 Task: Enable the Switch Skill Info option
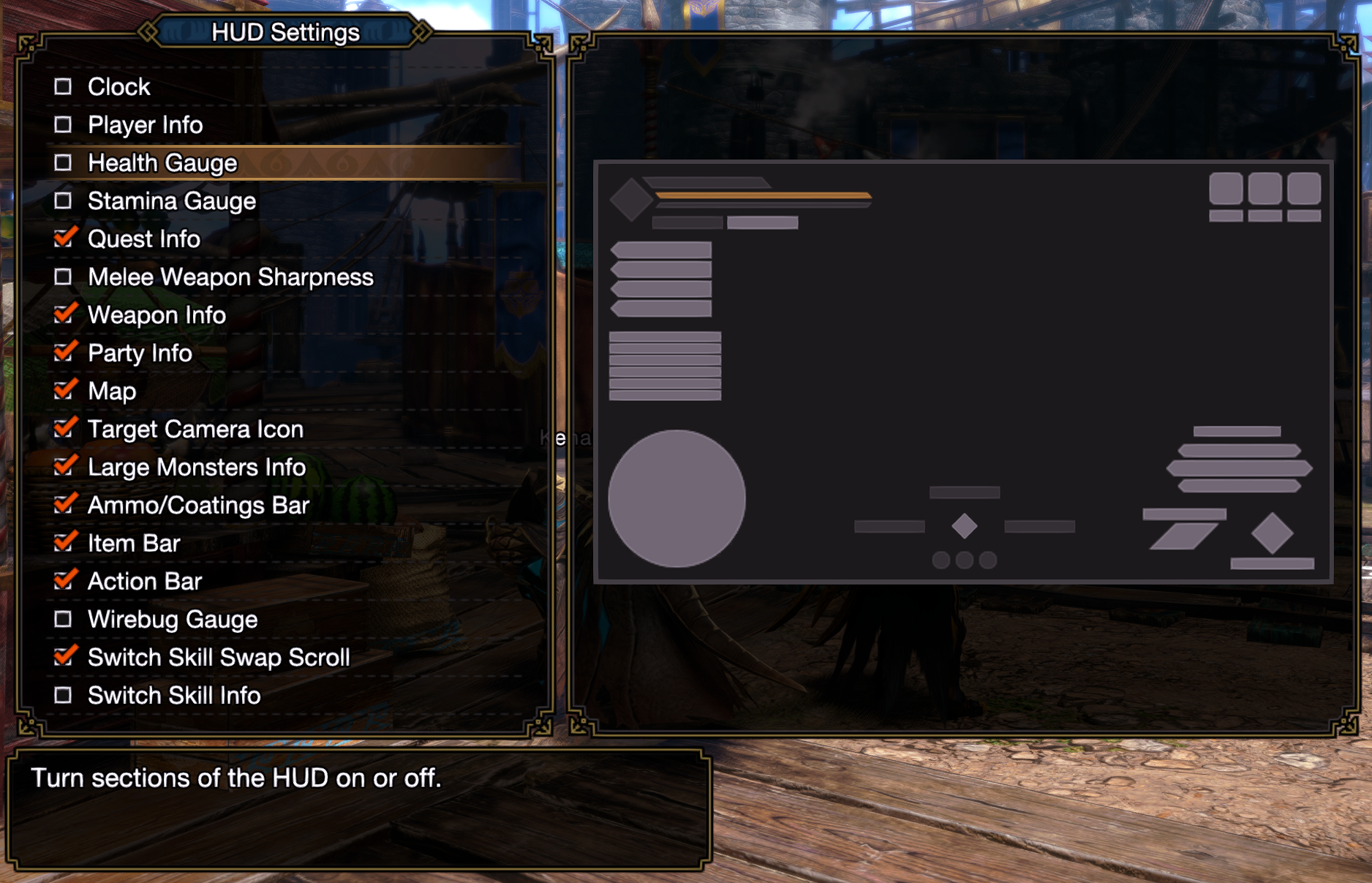pyautogui.click(x=64, y=696)
